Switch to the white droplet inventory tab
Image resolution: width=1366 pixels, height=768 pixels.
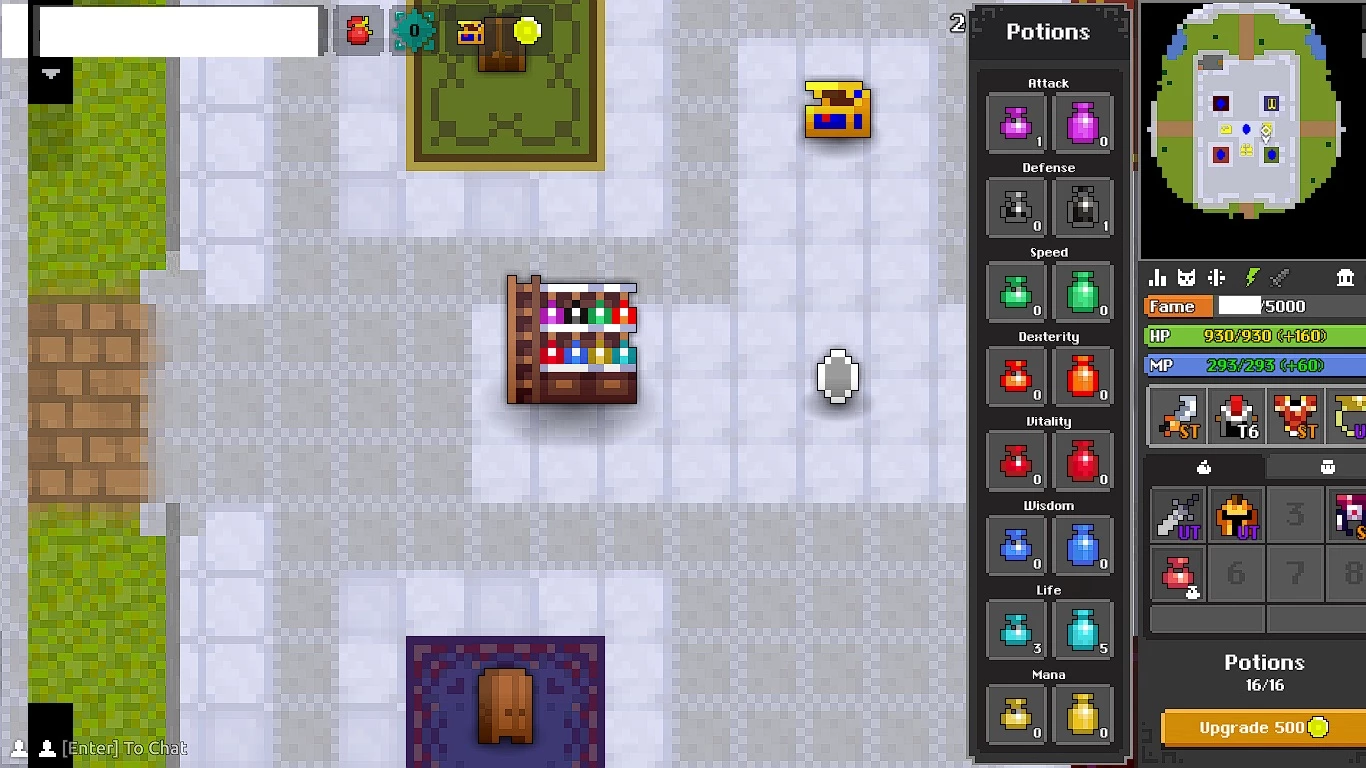pos(1206,466)
